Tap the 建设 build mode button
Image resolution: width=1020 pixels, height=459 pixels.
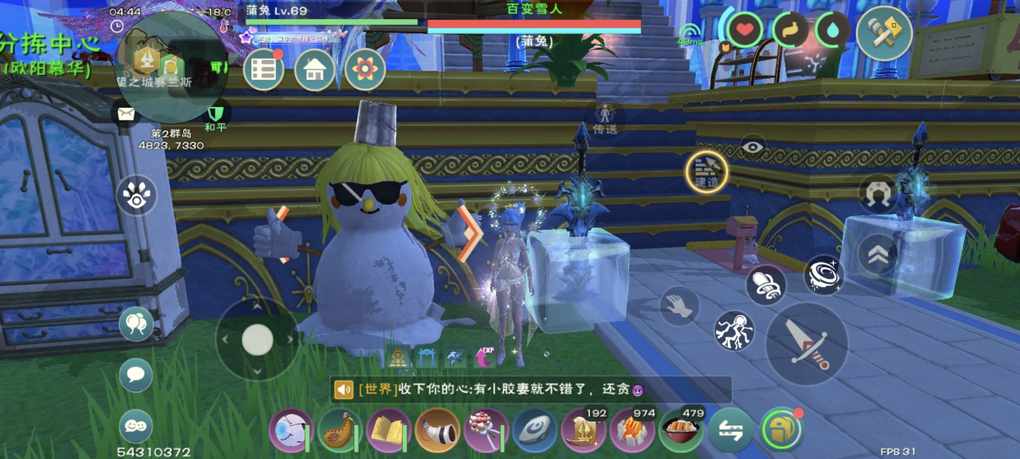coord(706,172)
